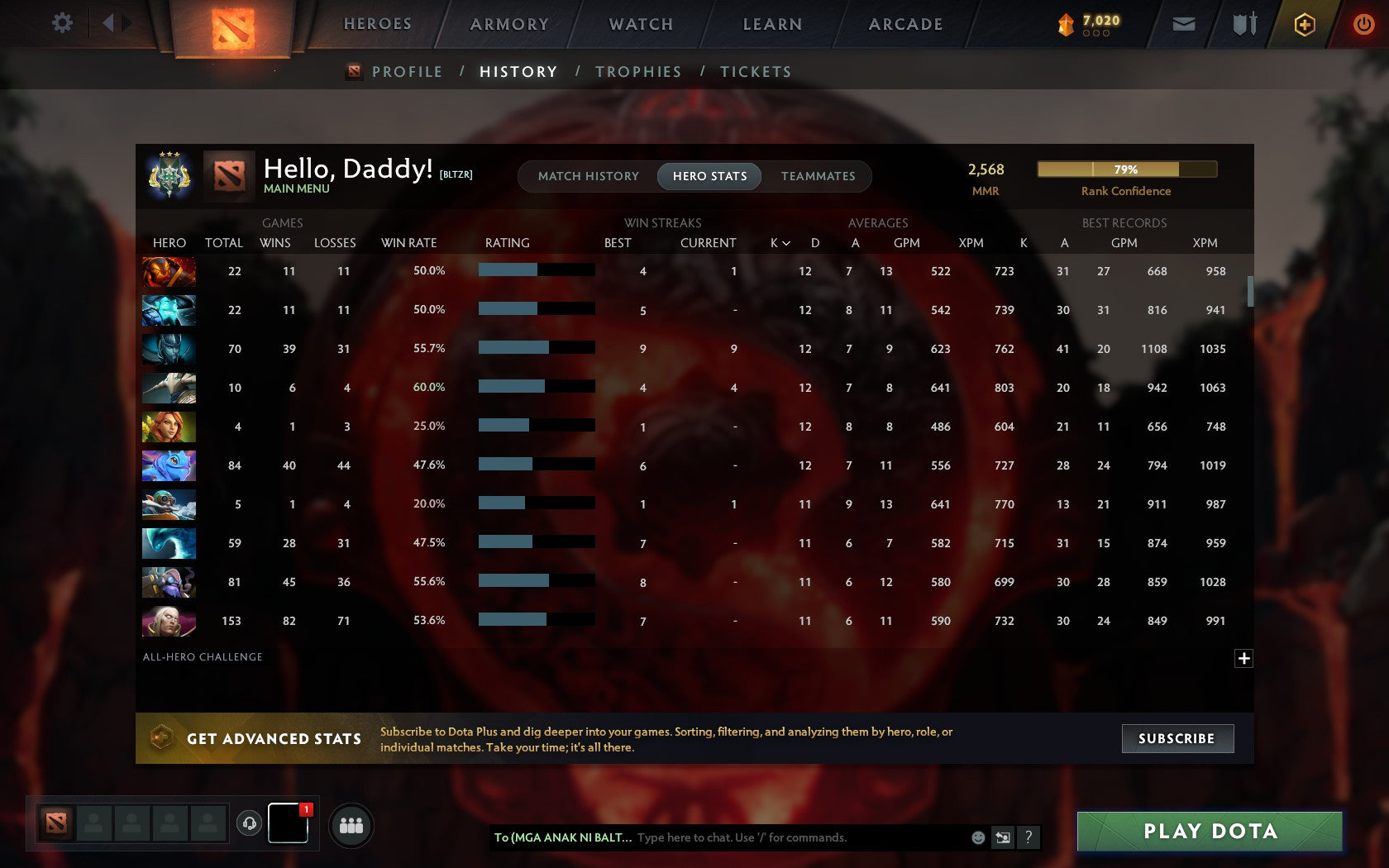Click the Dota 2 logo in the top bar

(232, 27)
